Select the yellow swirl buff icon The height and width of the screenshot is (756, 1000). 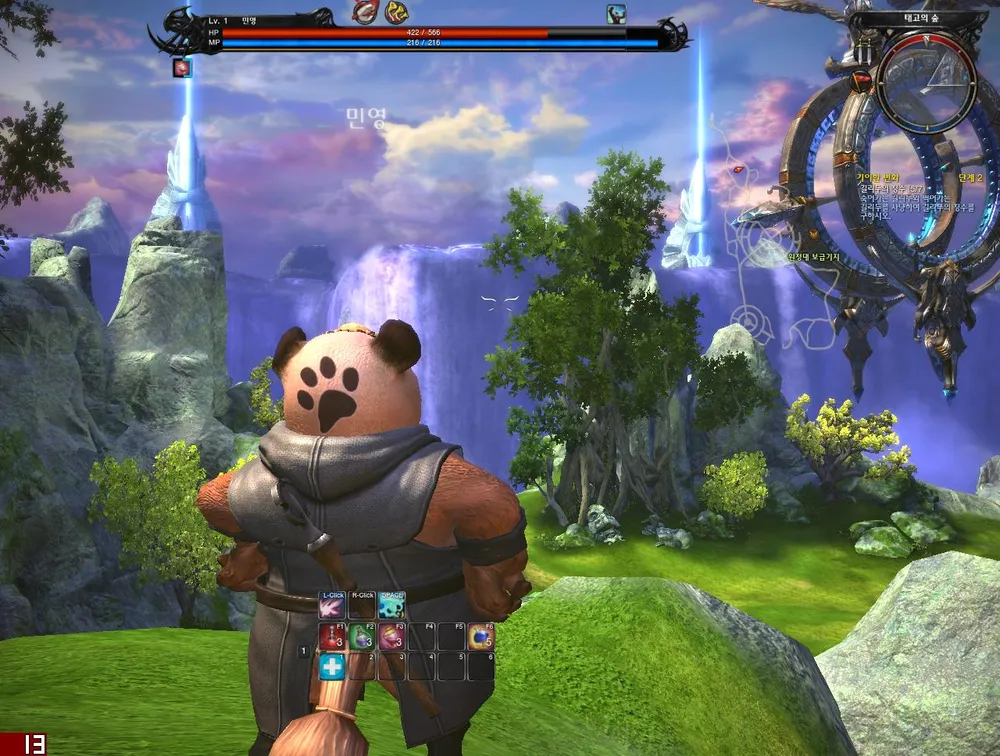click(398, 12)
